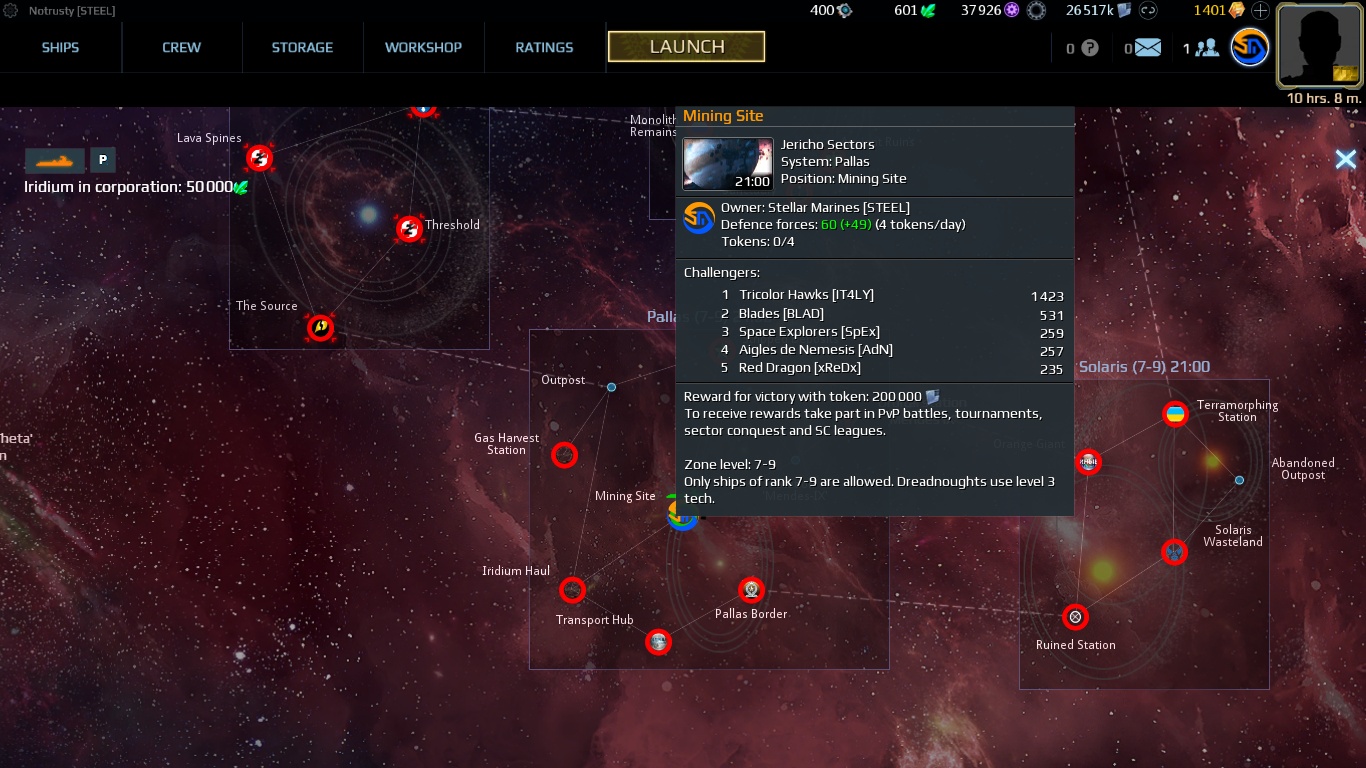The image size is (1366, 768).
Task: Open the RATINGS section
Action: (544, 47)
